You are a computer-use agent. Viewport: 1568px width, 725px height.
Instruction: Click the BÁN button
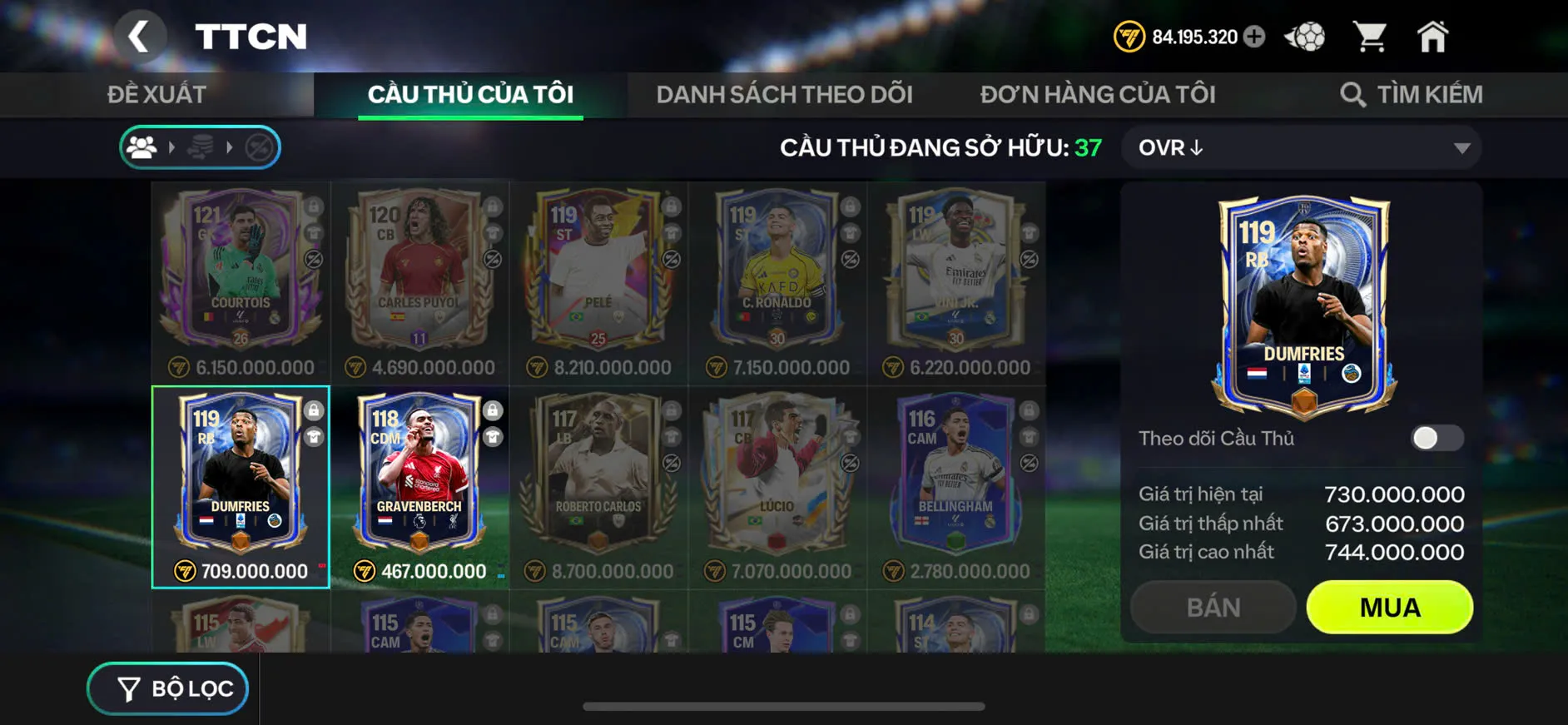click(x=1213, y=607)
